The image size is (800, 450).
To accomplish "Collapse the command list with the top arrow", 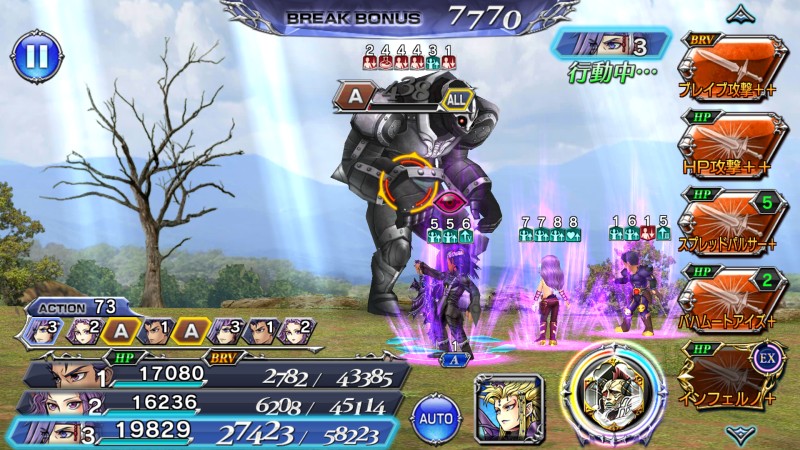I will (x=742, y=14).
